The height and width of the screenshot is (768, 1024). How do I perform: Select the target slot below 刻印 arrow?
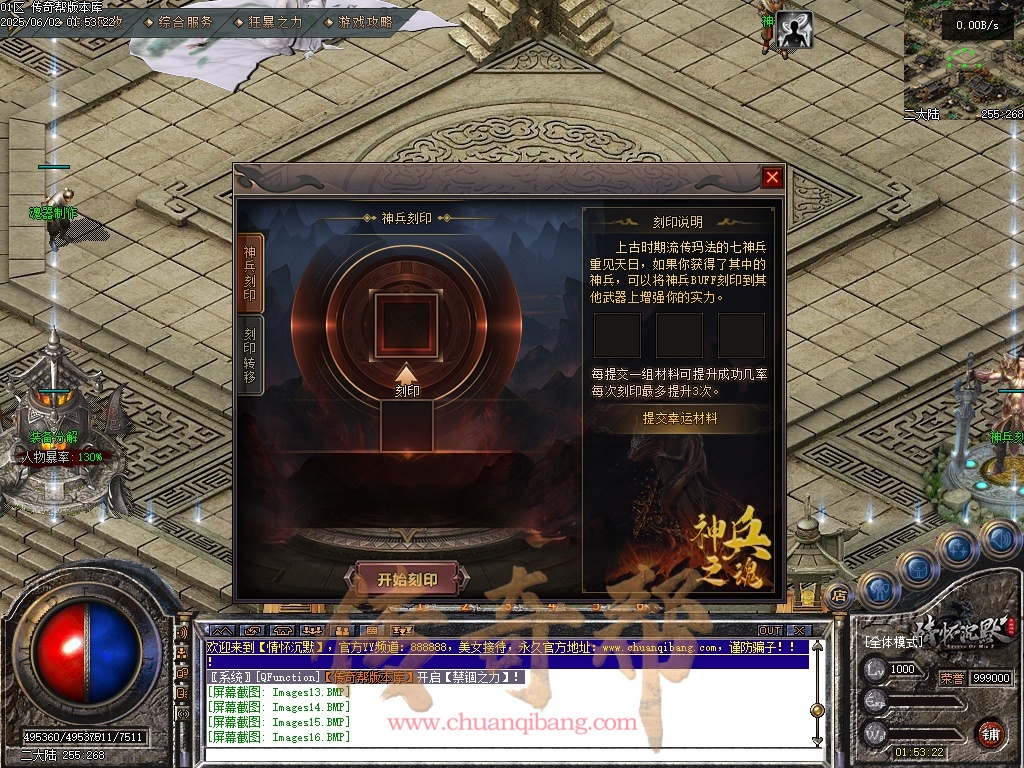pos(407,425)
